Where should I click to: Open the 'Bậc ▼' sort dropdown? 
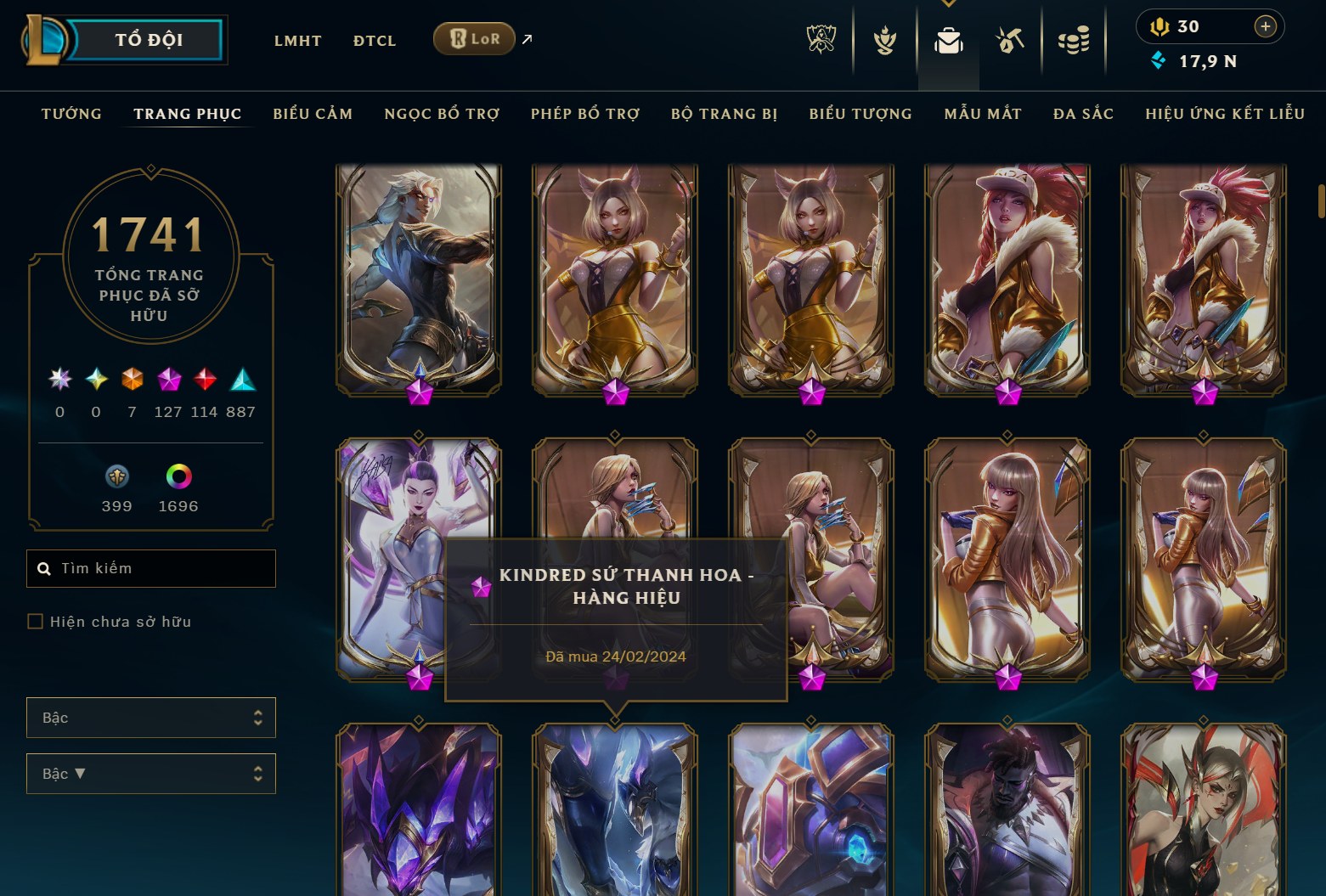coord(150,774)
